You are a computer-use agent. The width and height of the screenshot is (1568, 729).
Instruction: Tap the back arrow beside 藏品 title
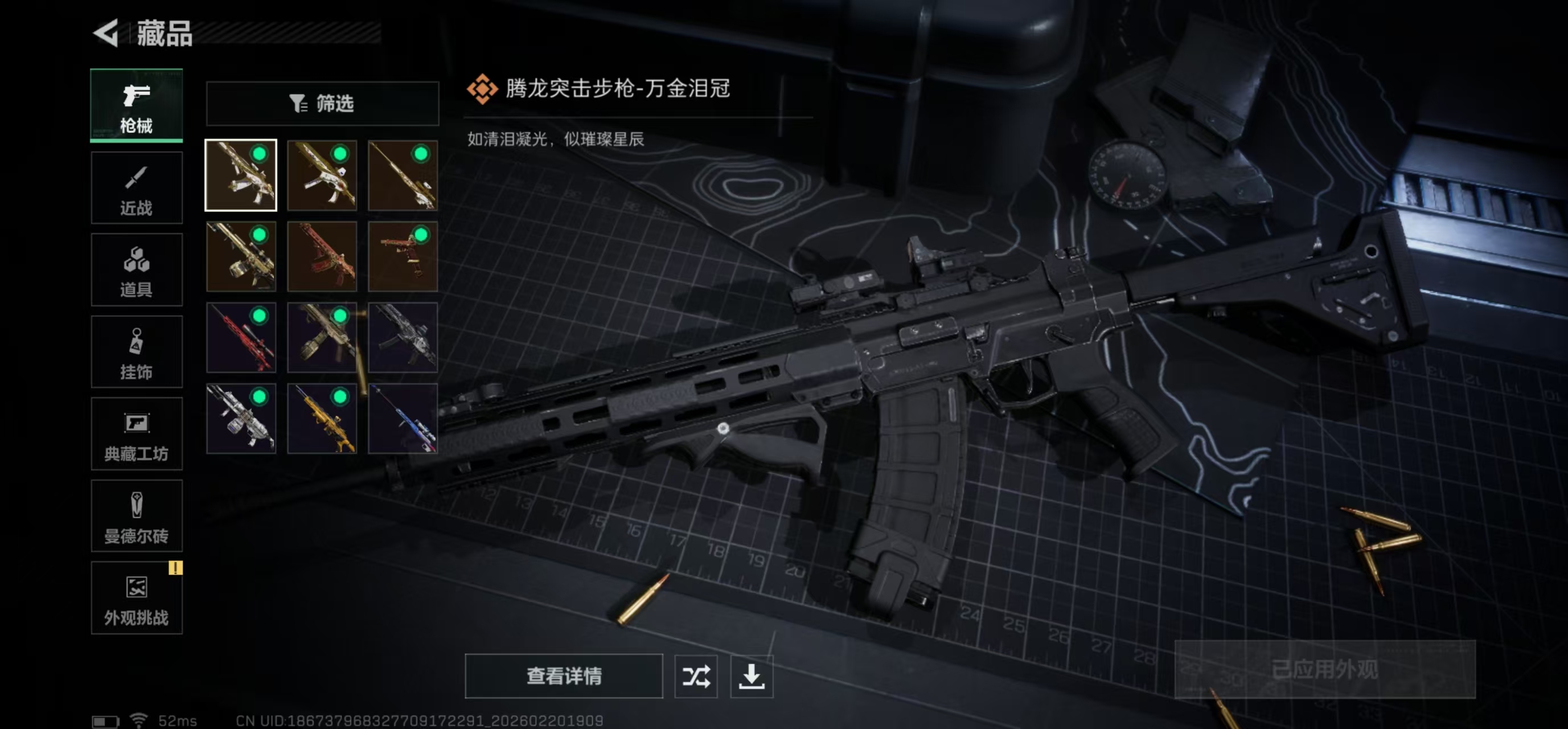(107, 34)
